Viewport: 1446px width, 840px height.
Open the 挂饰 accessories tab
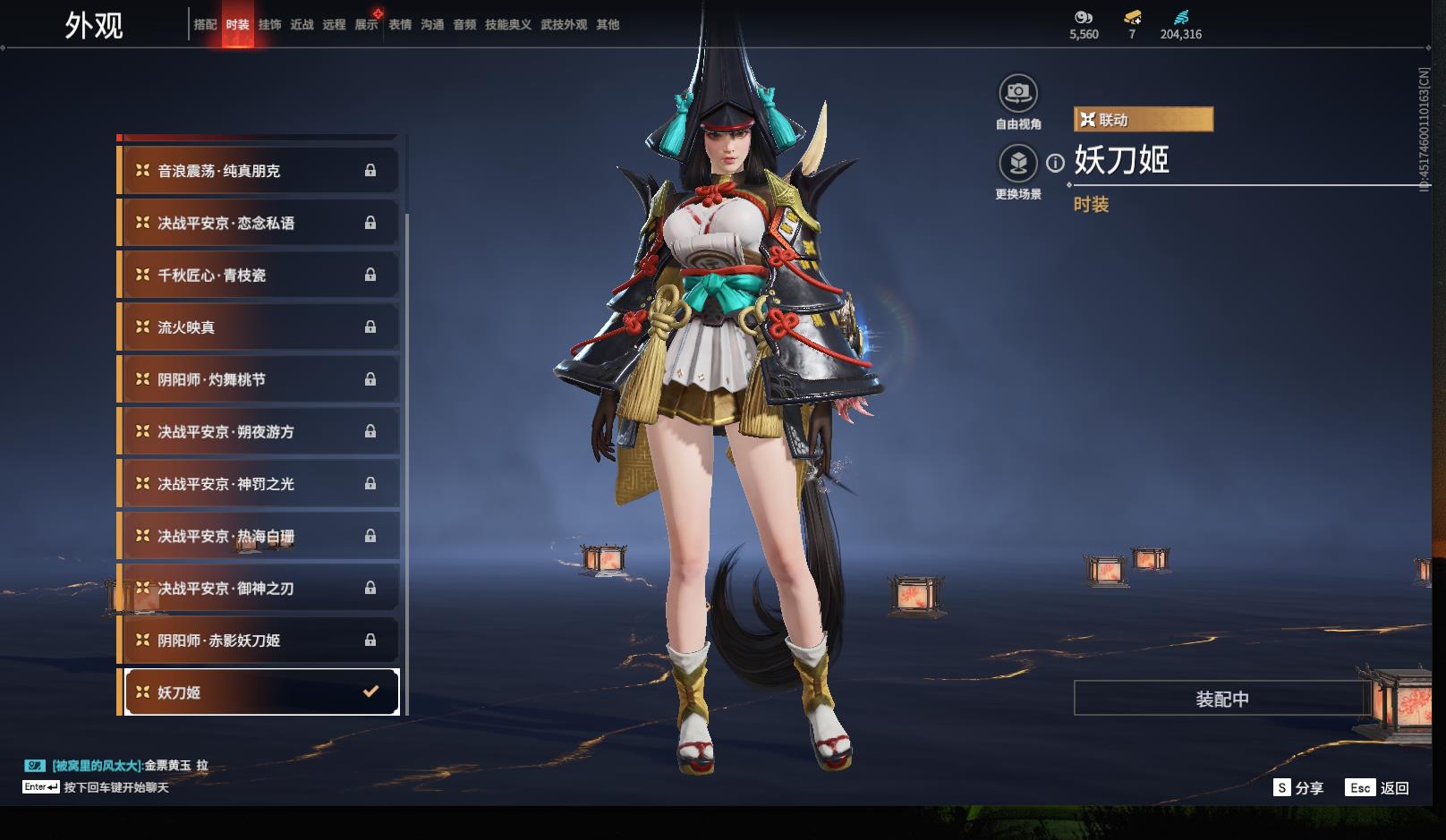coord(269,25)
